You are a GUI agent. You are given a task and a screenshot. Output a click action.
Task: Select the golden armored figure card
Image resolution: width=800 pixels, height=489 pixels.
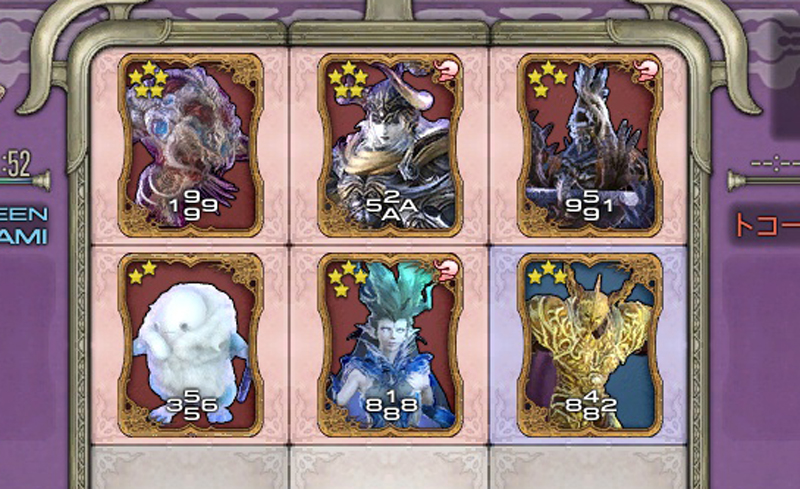pyautogui.click(x=589, y=342)
